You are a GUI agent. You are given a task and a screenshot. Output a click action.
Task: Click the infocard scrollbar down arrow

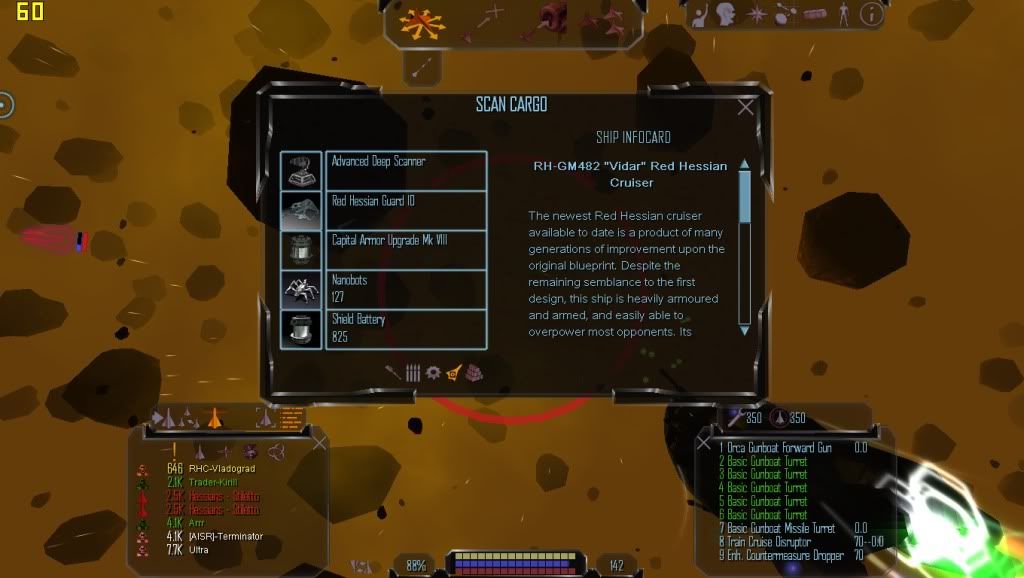(744, 329)
